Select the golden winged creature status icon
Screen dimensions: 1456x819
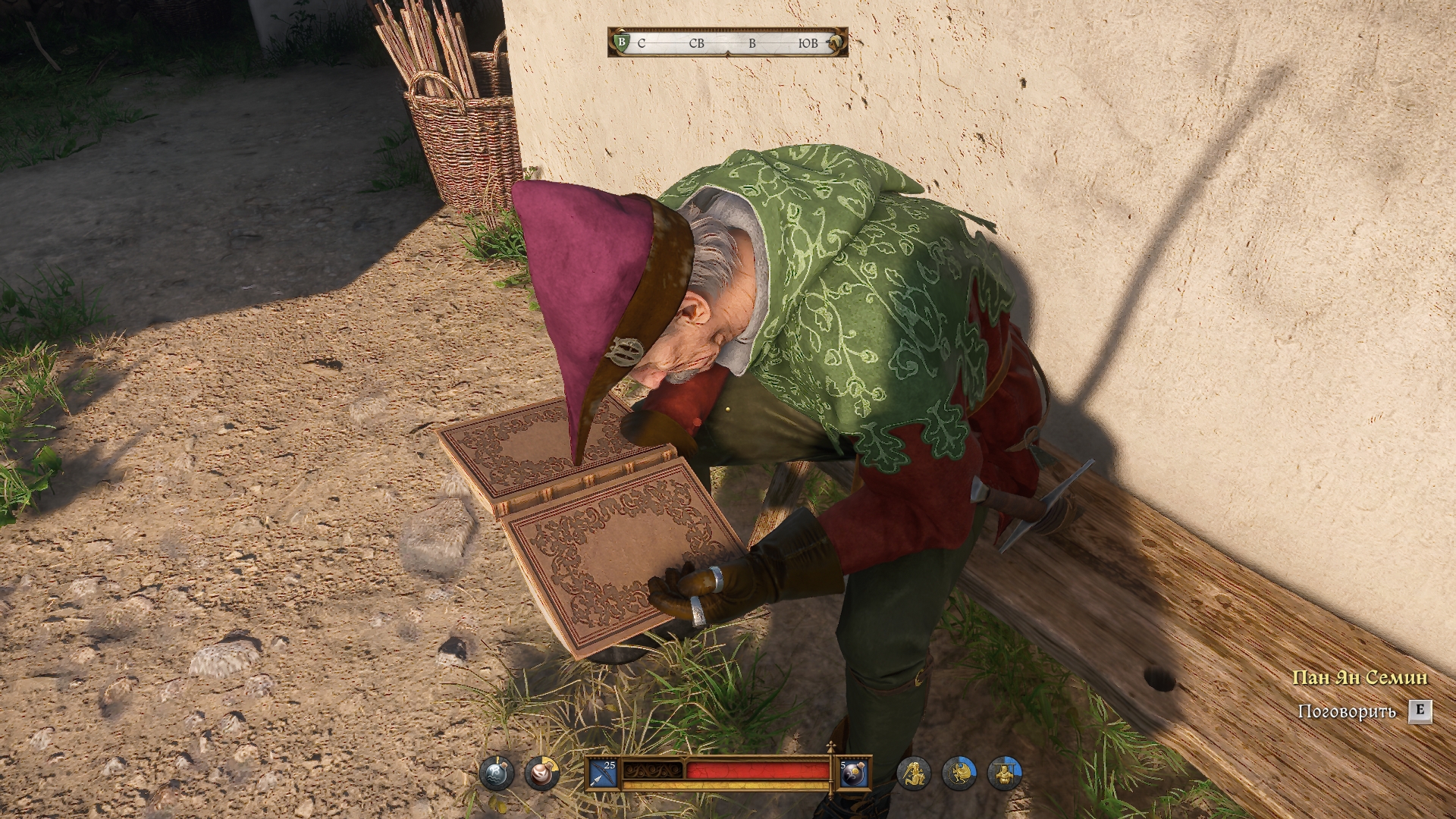pos(959,774)
